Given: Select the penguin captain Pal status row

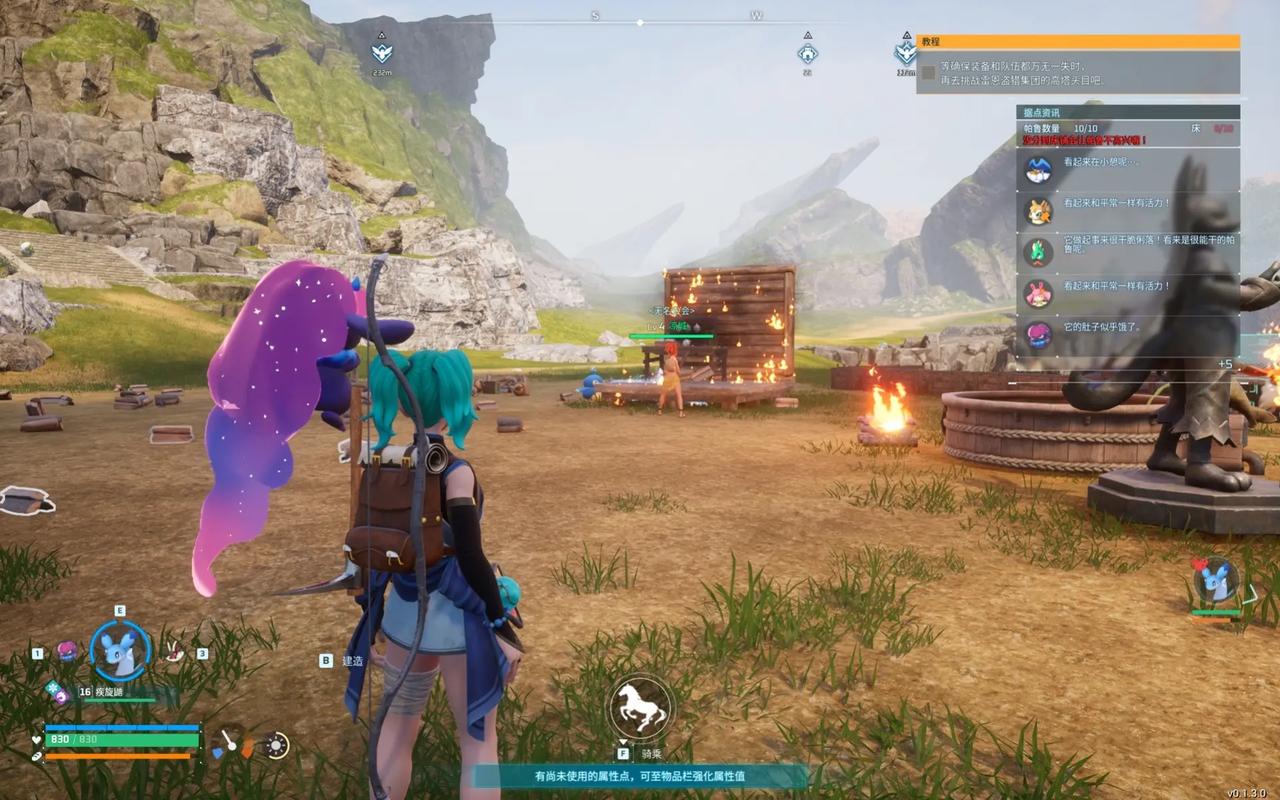Looking at the screenshot, I should coord(1128,170).
